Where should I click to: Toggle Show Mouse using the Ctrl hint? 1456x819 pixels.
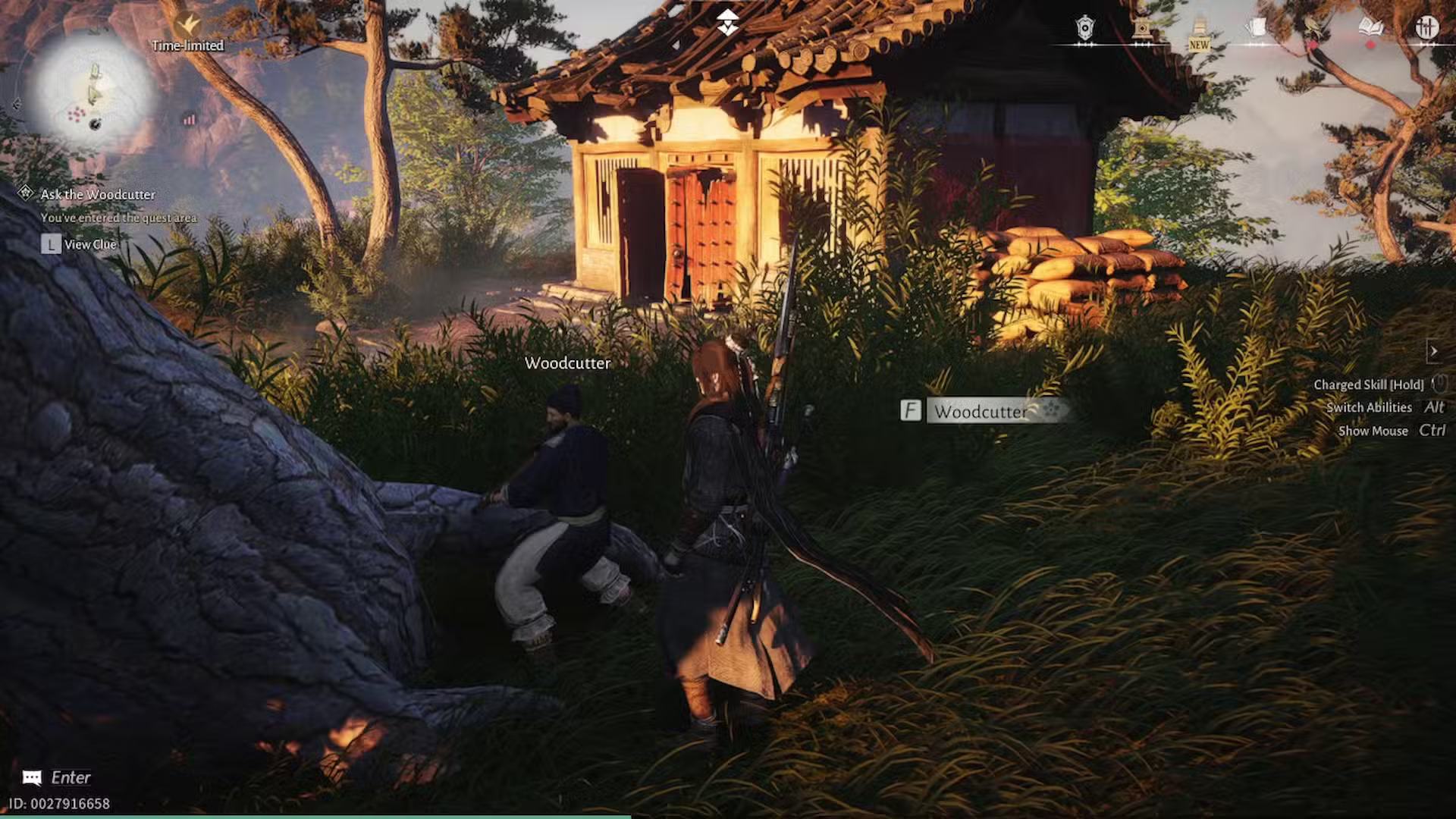[x=1434, y=430]
